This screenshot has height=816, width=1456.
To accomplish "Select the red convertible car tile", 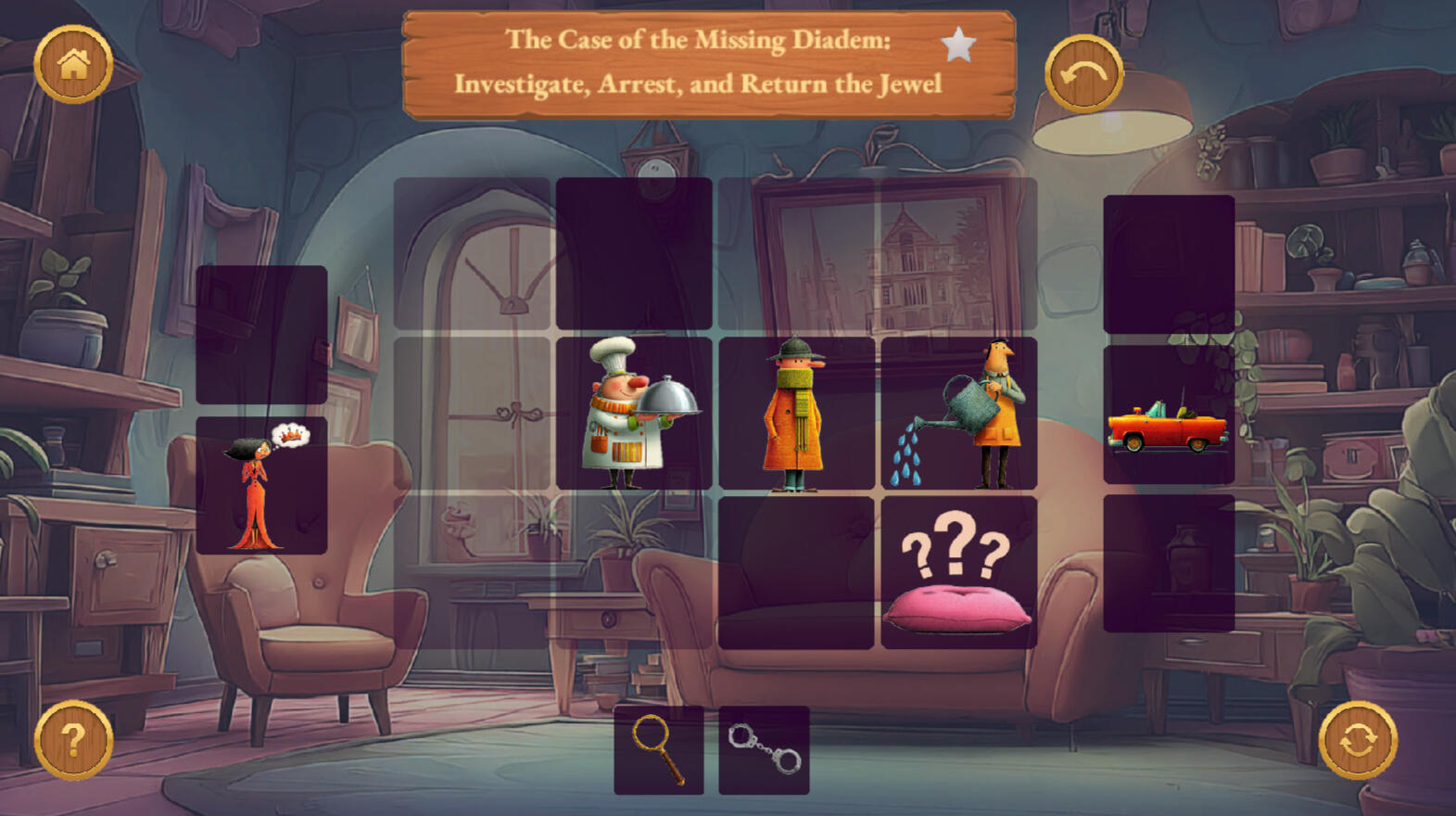I will [1169, 415].
